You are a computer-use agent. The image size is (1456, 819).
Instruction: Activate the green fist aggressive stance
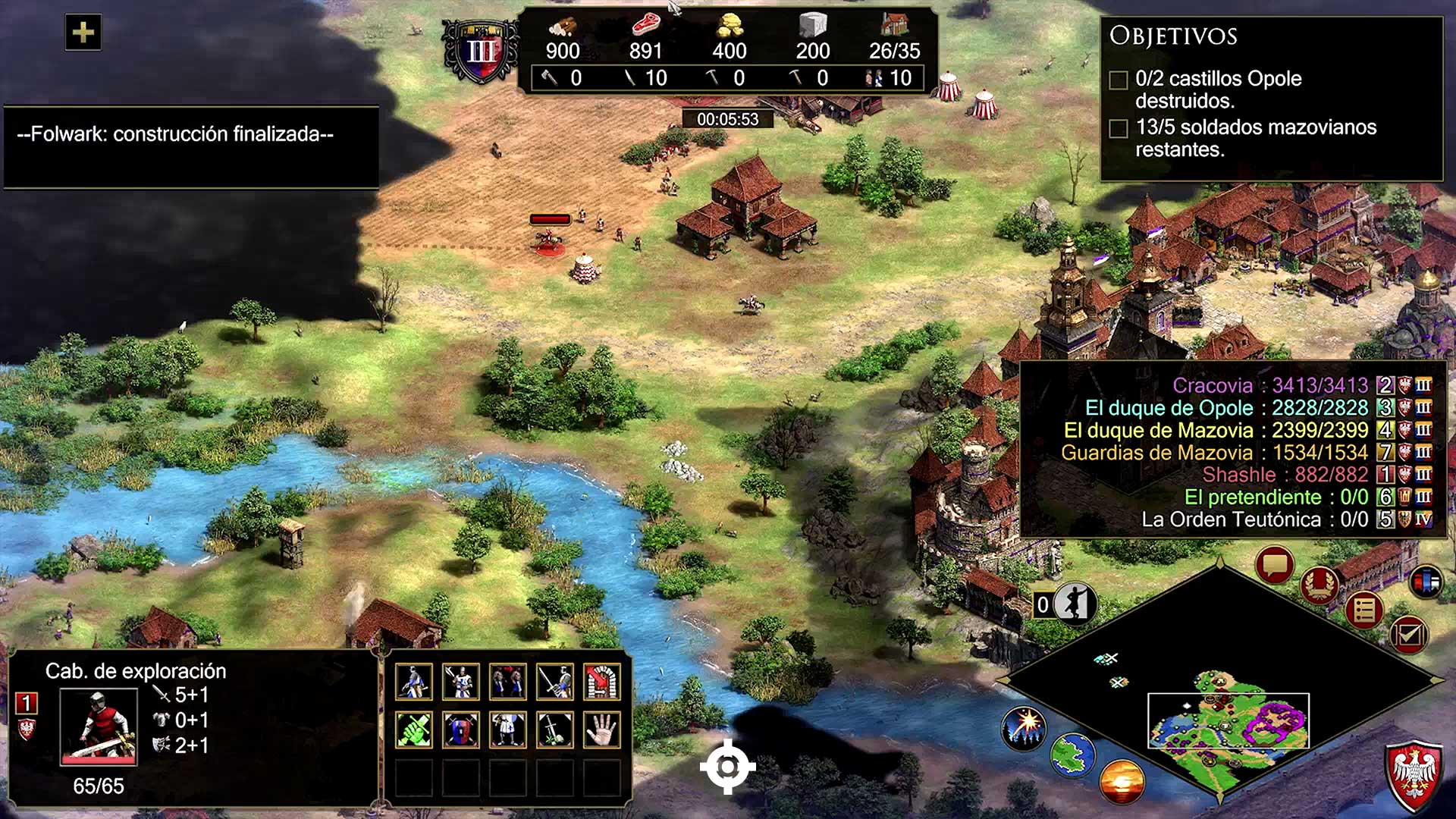click(x=414, y=730)
